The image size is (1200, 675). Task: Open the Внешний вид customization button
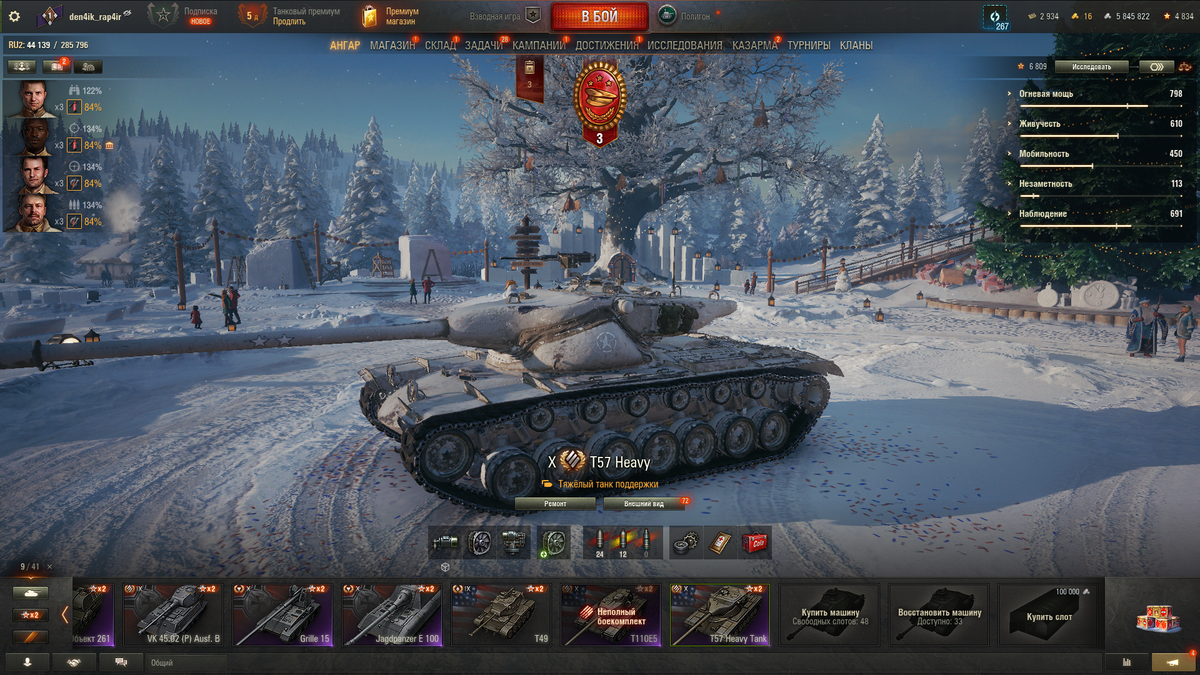tap(644, 504)
